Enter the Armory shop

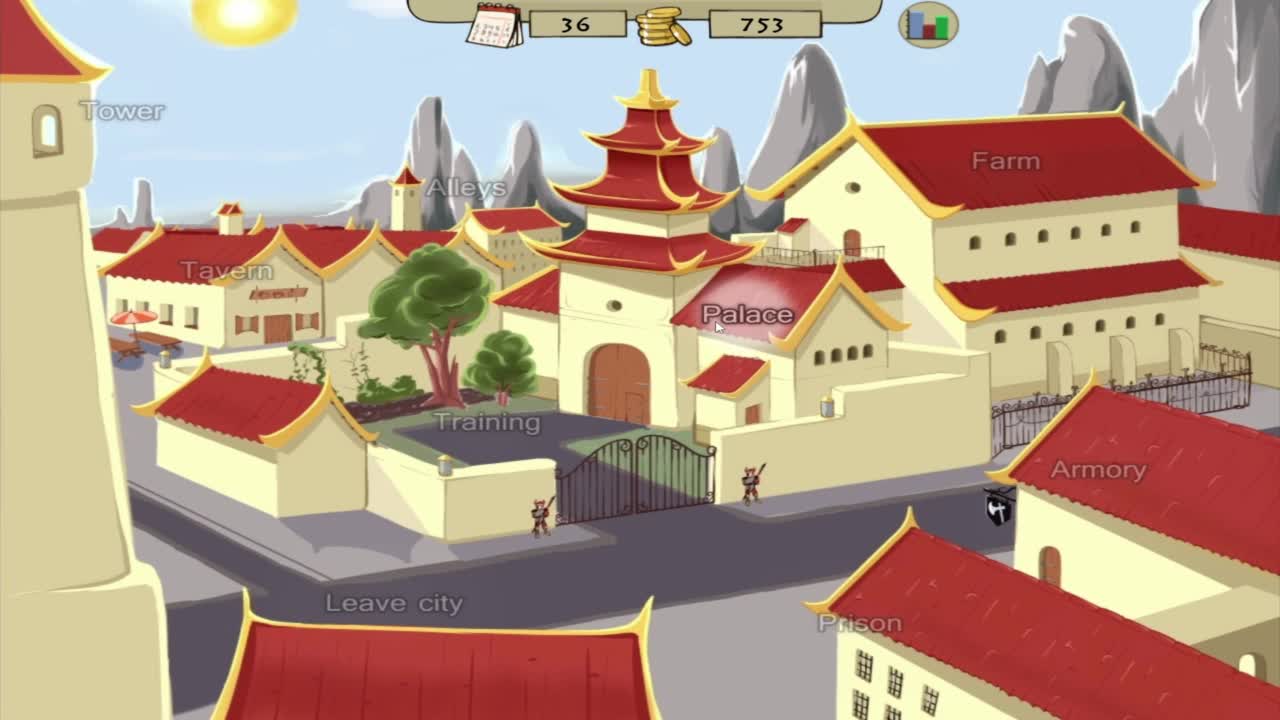pos(1097,470)
